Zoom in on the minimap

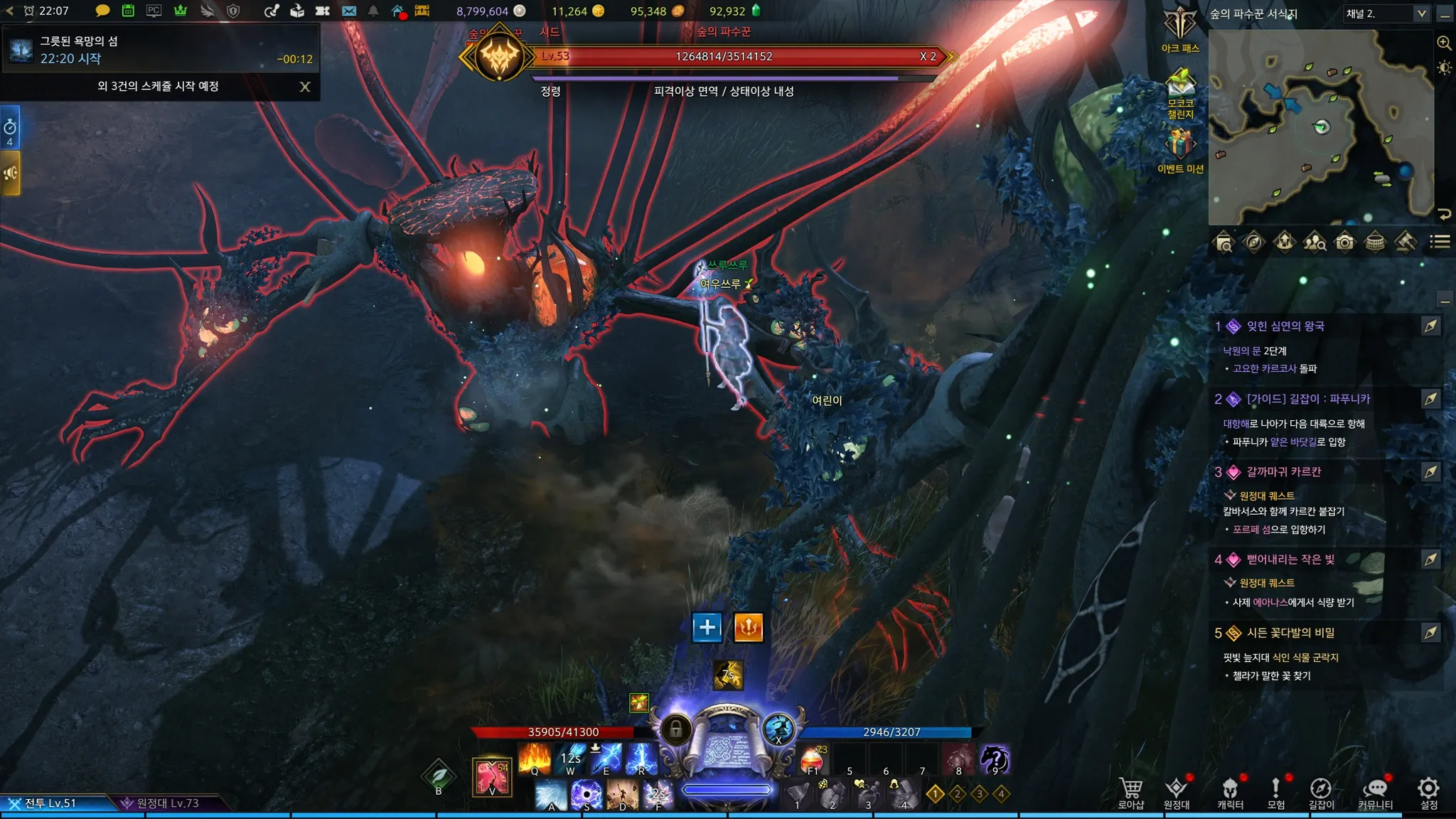(x=1444, y=43)
